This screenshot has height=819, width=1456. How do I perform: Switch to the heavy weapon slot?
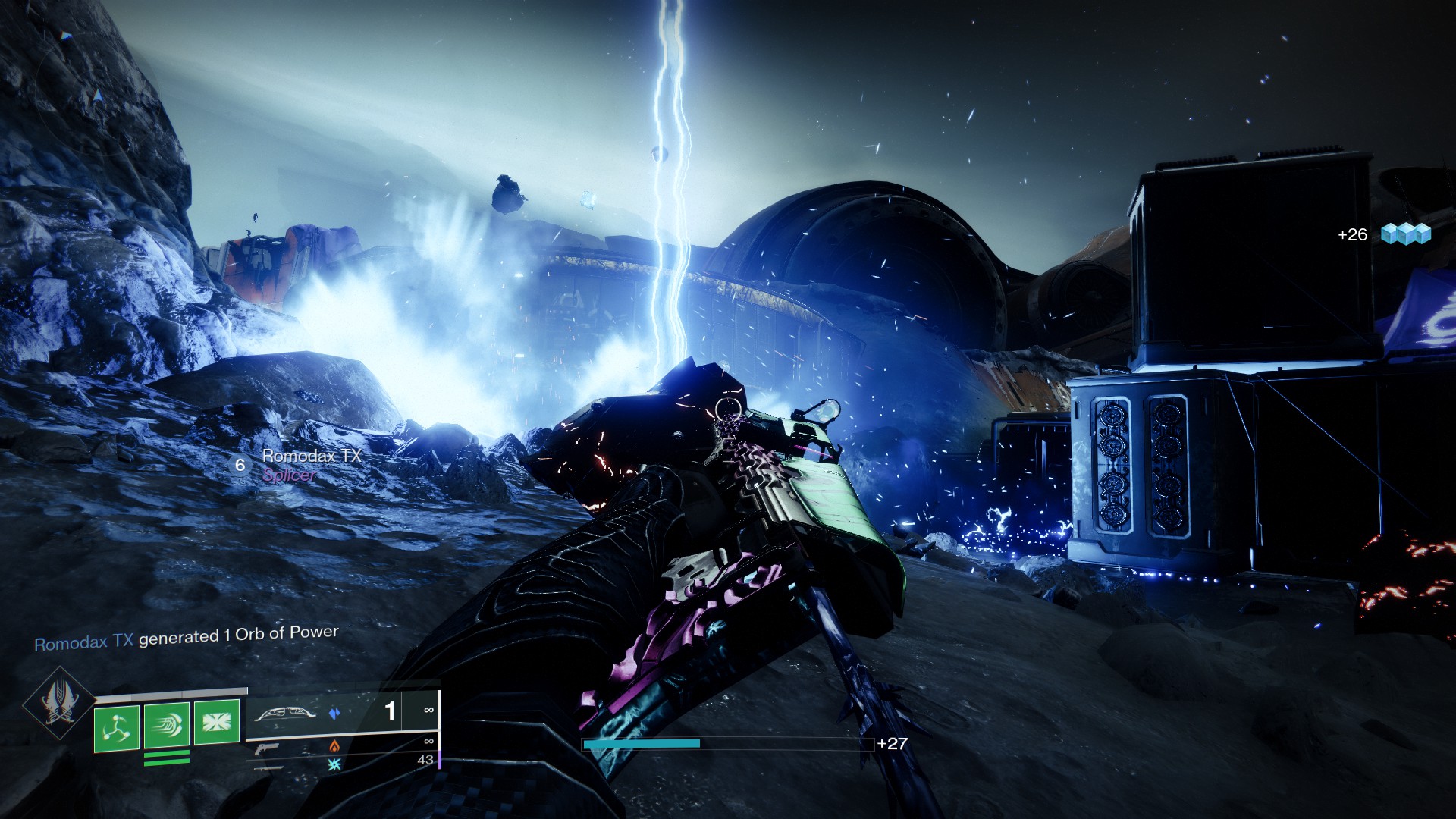pyautogui.click(x=268, y=767)
